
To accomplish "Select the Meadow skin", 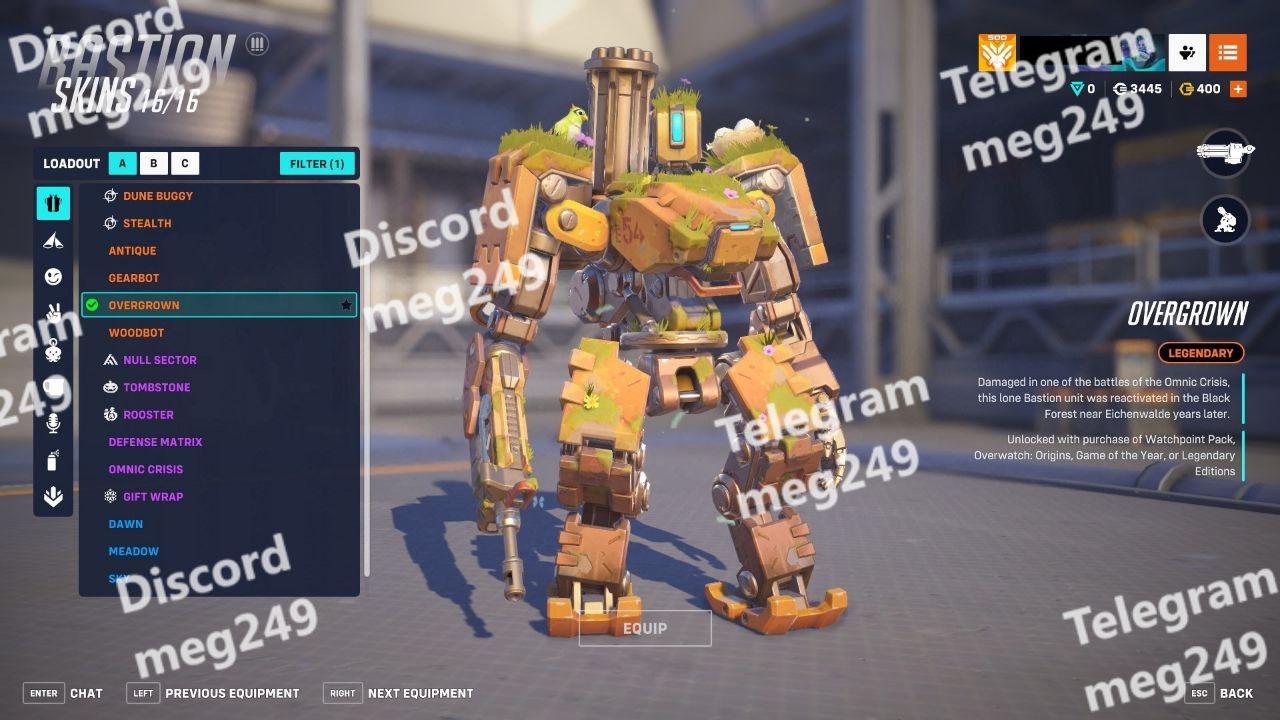I will (x=134, y=551).
